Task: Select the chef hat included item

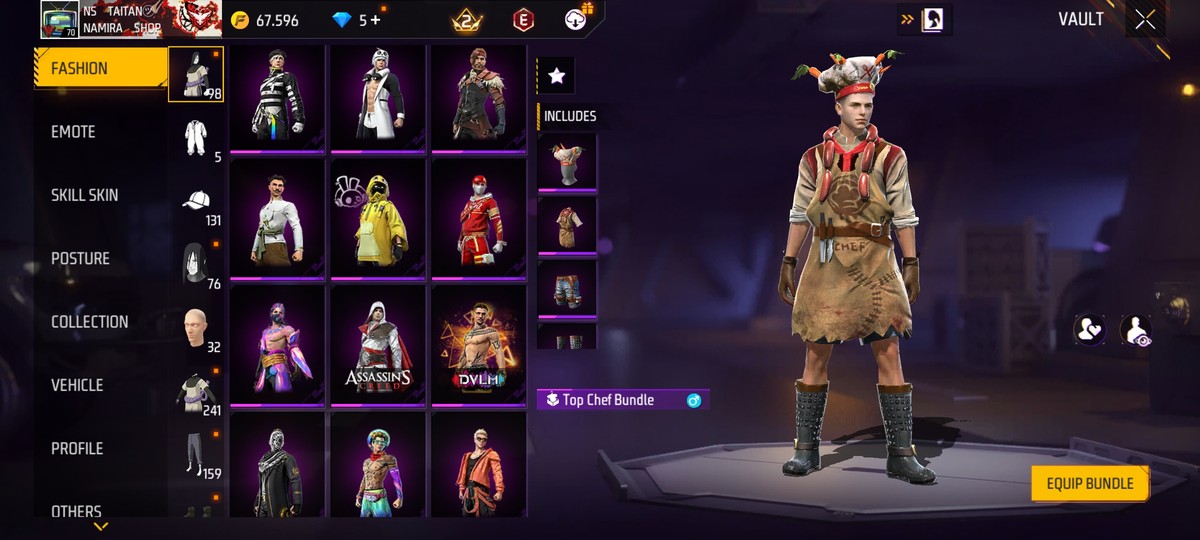Action: tap(567, 162)
